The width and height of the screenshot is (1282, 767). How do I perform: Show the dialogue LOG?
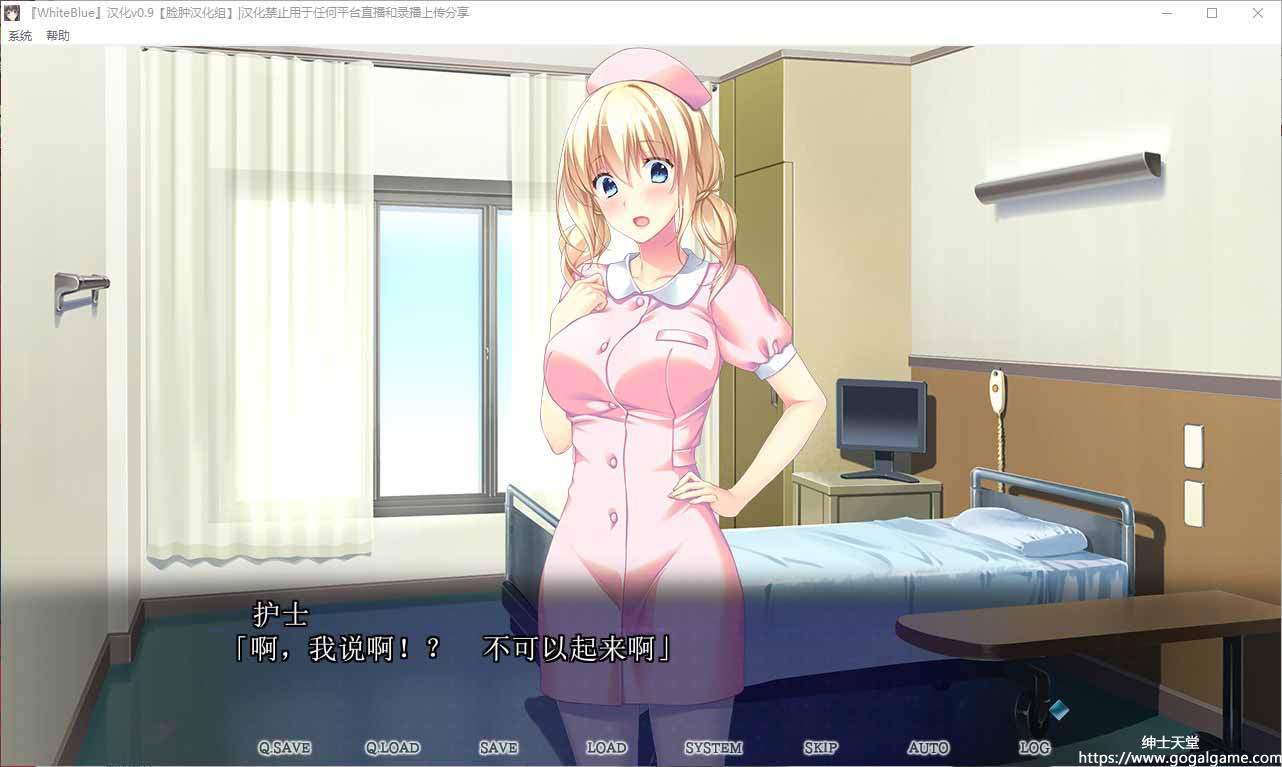coord(1035,748)
